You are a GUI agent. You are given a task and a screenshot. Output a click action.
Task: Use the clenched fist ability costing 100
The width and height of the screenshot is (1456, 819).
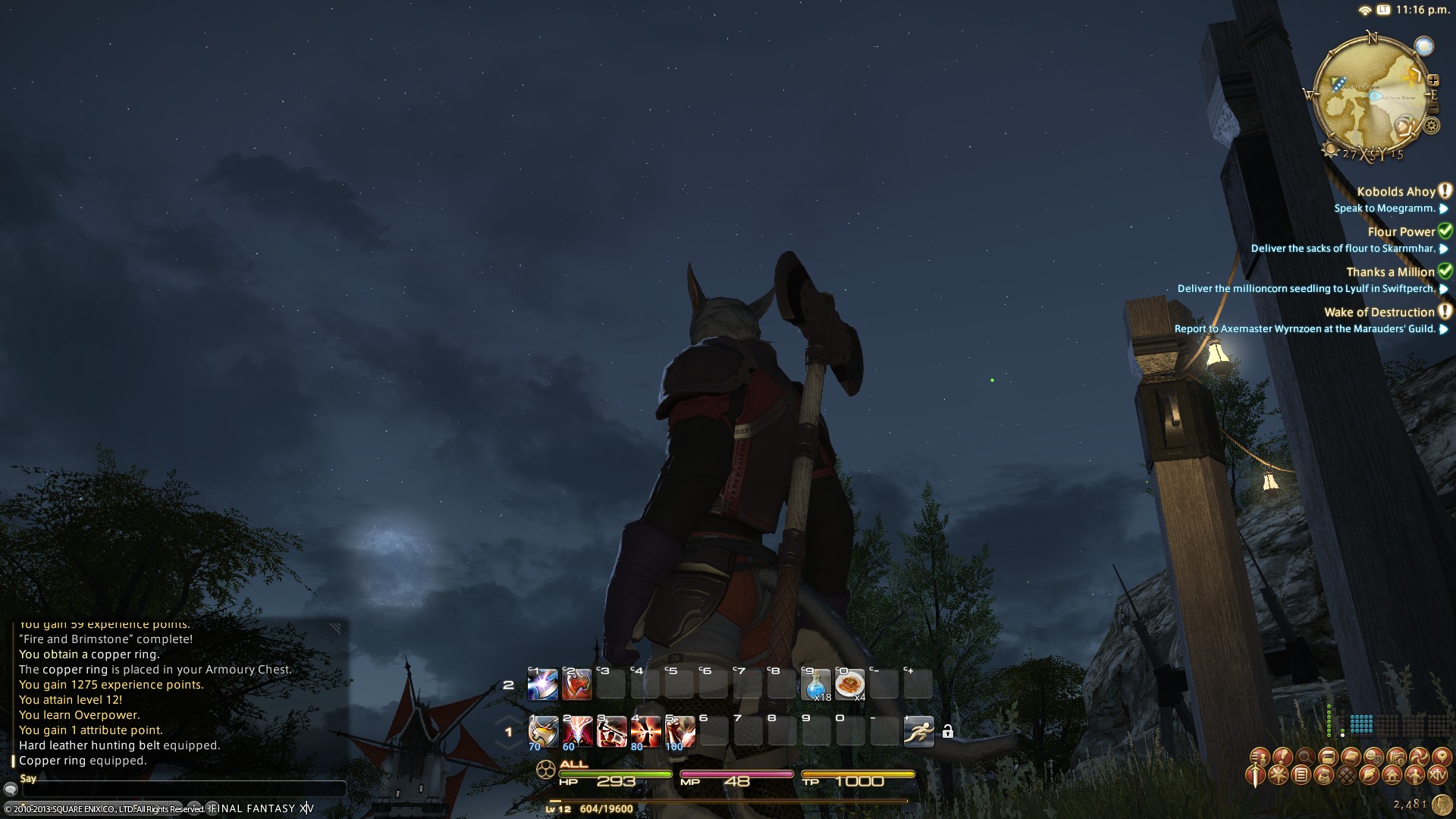pyautogui.click(x=679, y=732)
